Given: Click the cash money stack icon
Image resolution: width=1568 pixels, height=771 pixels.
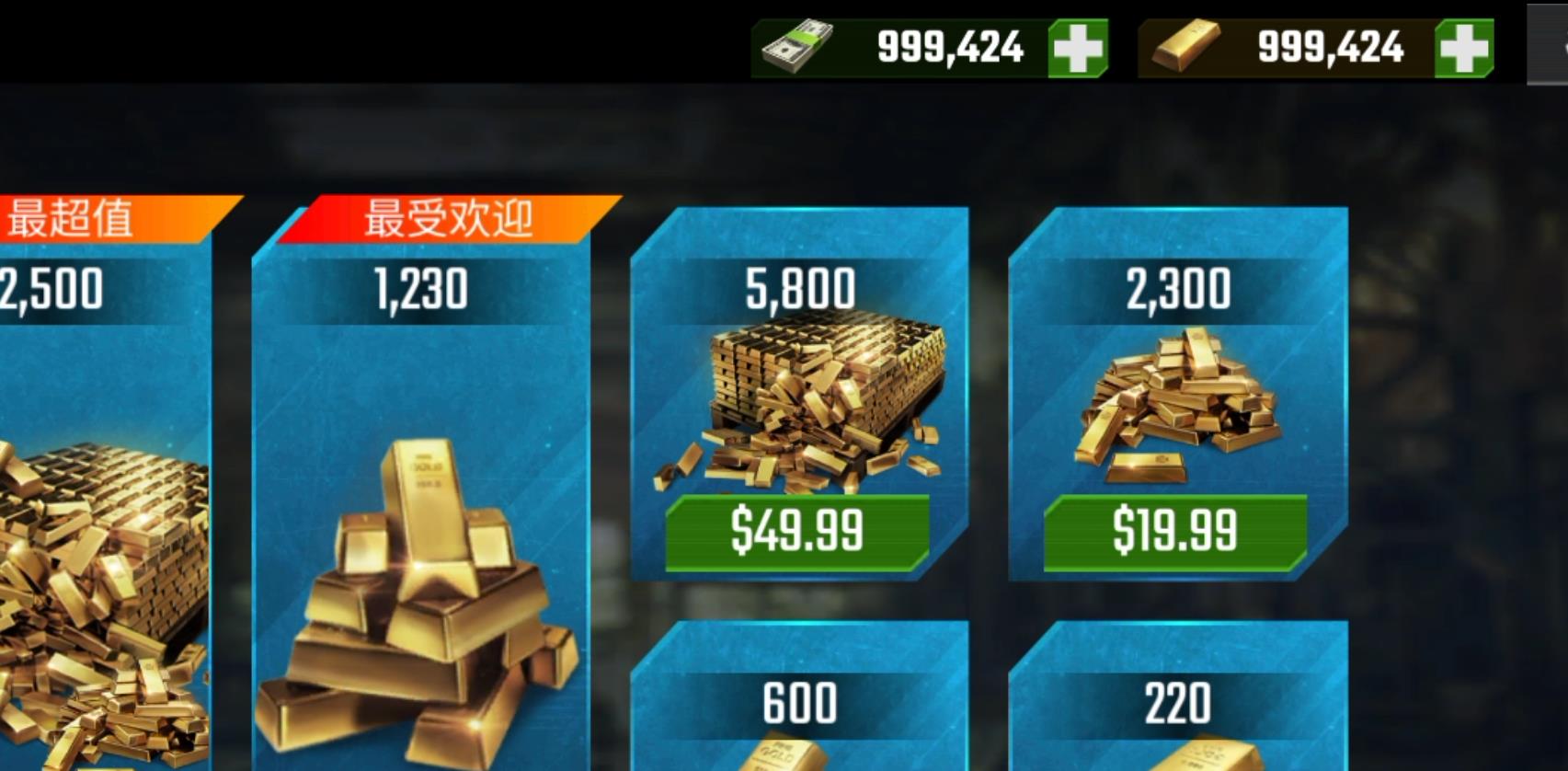Looking at the screenshot, I should click(x=797, y=45).
